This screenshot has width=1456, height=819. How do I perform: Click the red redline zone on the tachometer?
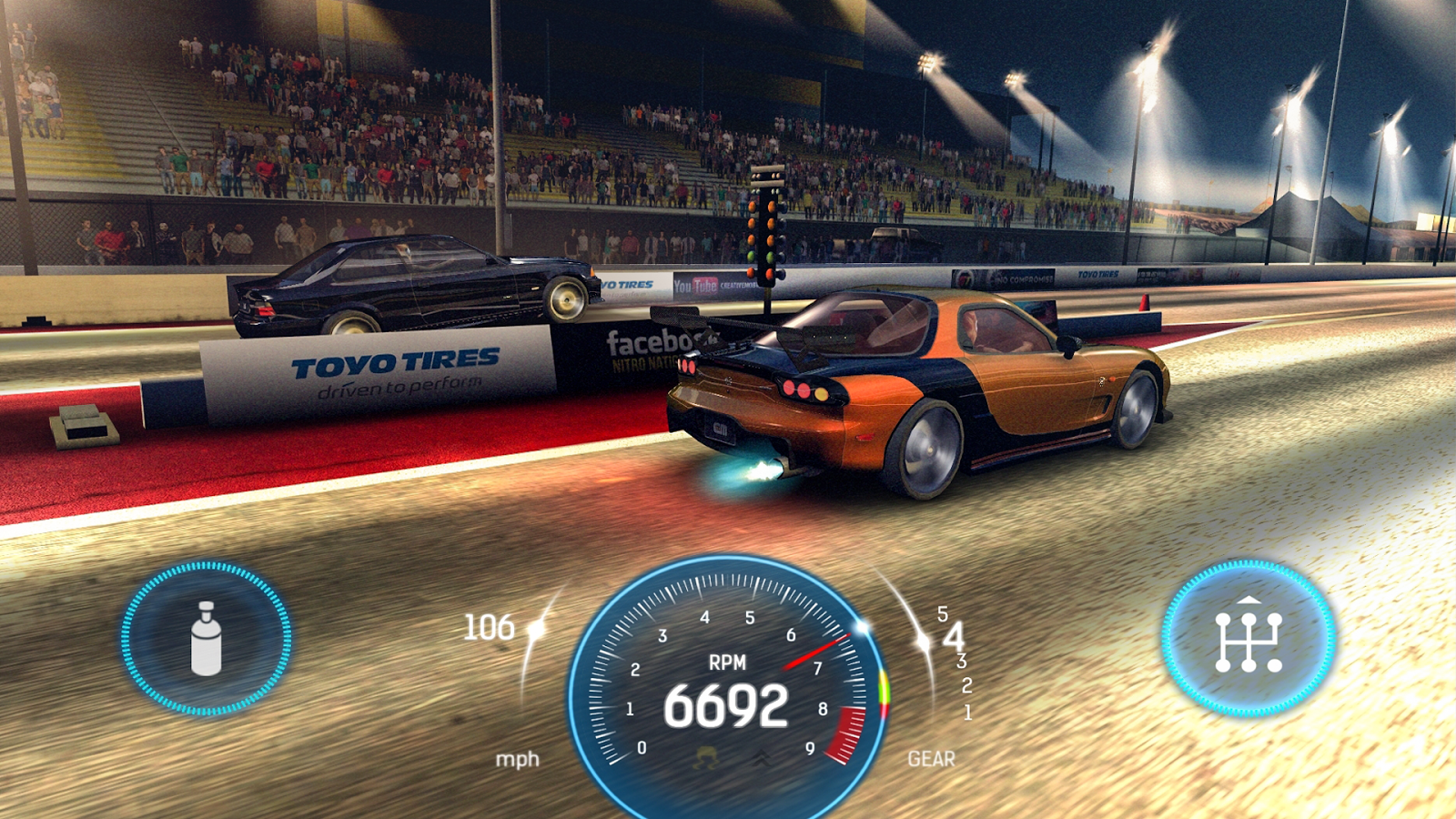(x=846, y=733)
